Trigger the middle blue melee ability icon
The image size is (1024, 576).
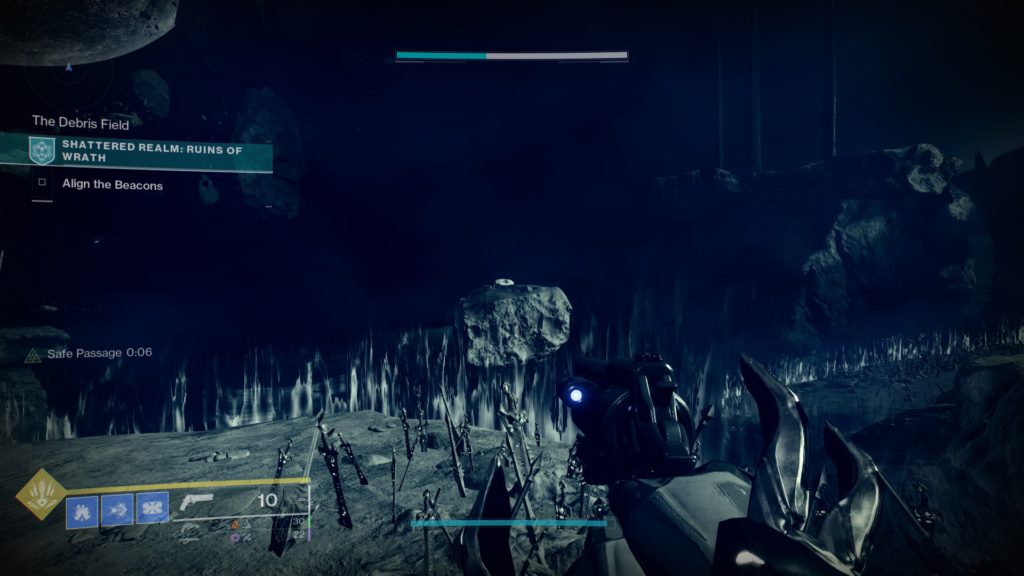point(117,509)
